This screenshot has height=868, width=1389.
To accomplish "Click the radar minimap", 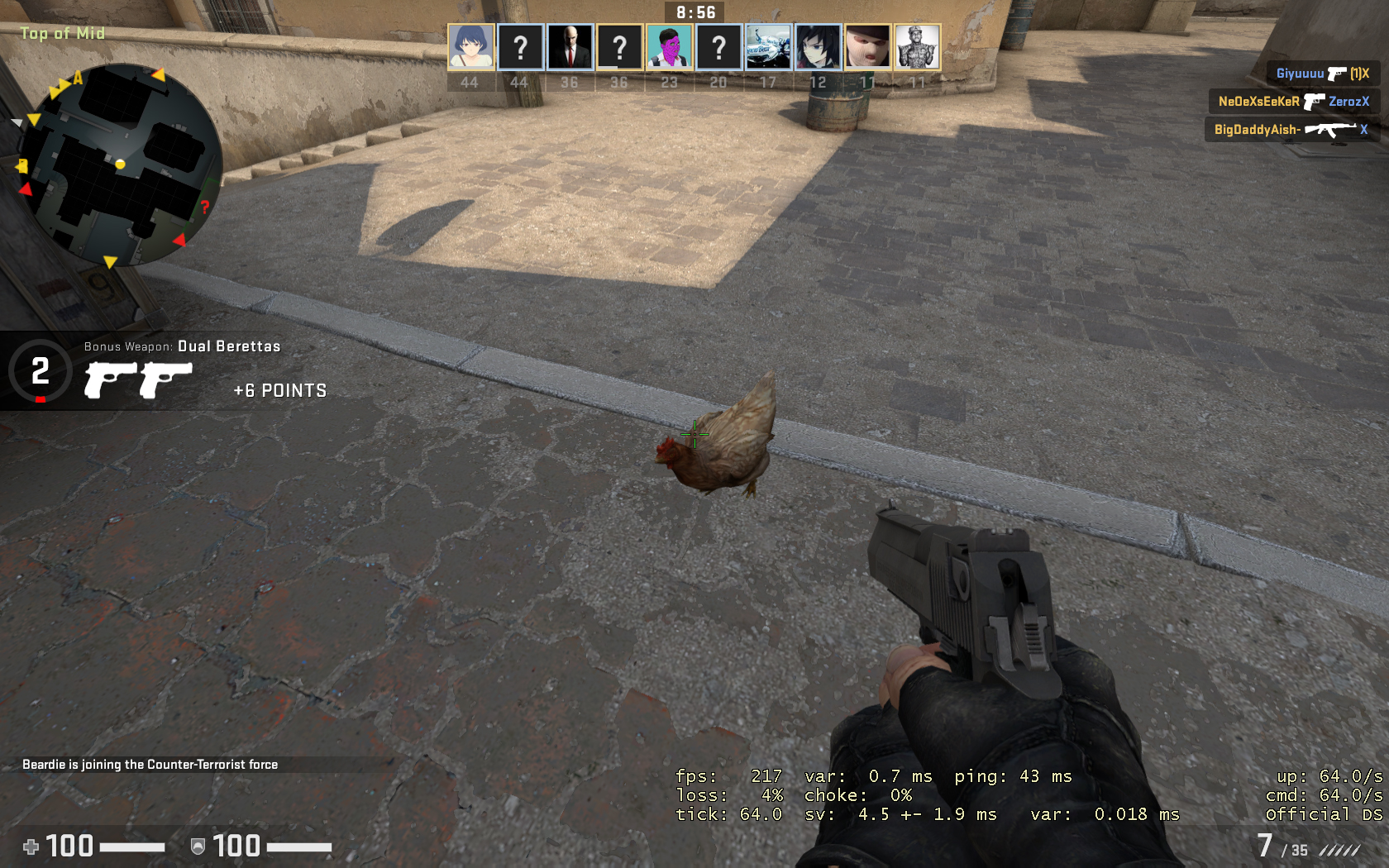I will click(120, 164).
